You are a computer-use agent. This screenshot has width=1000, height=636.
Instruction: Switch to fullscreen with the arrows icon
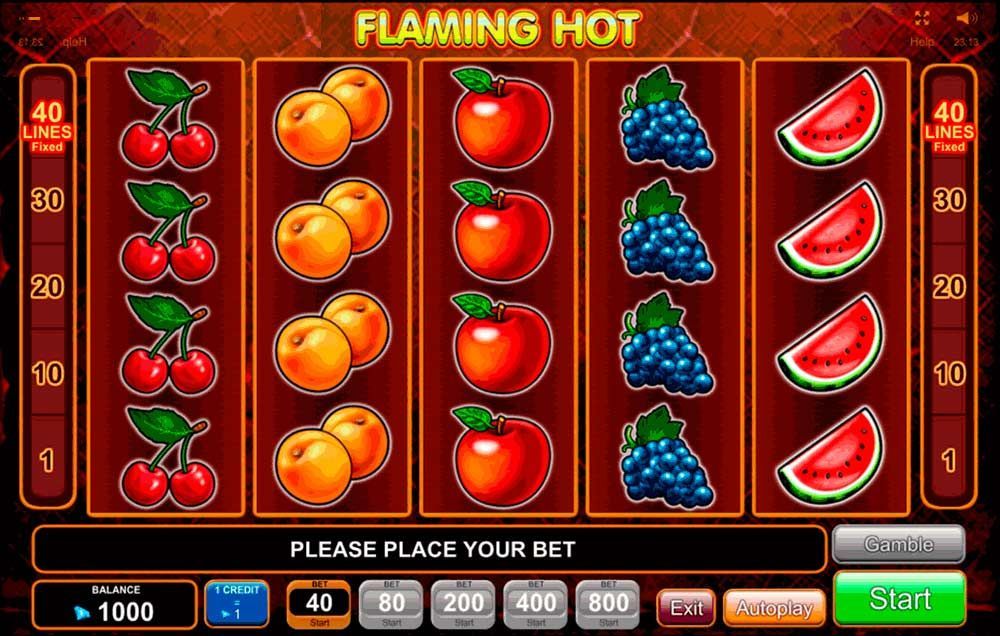(922, 18)
